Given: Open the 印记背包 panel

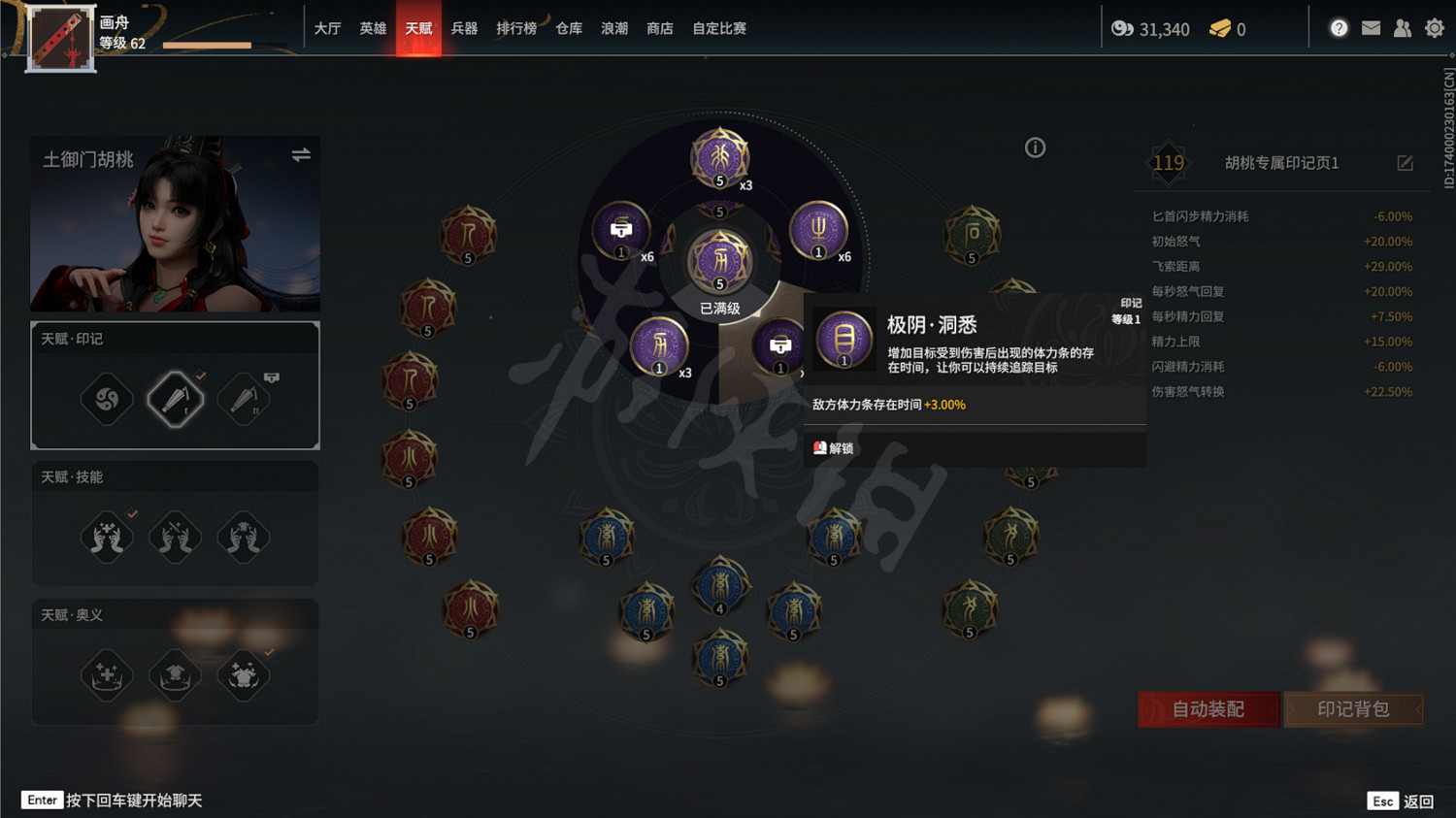Looking at the screenshot, I should pos(1353,709).
